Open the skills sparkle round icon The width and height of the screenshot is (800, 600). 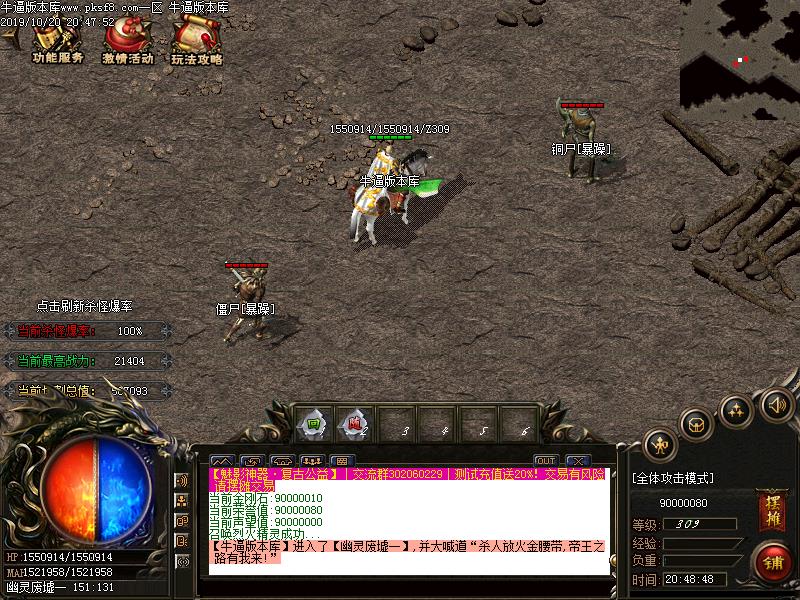click(x=736, y=410)
